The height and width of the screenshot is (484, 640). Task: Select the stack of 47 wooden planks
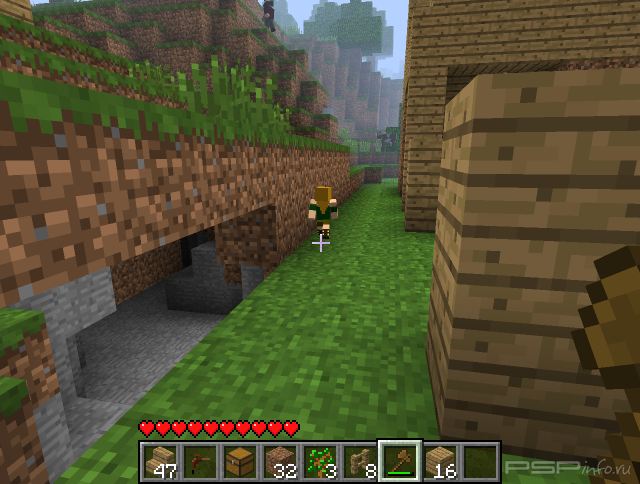point(159,461)
